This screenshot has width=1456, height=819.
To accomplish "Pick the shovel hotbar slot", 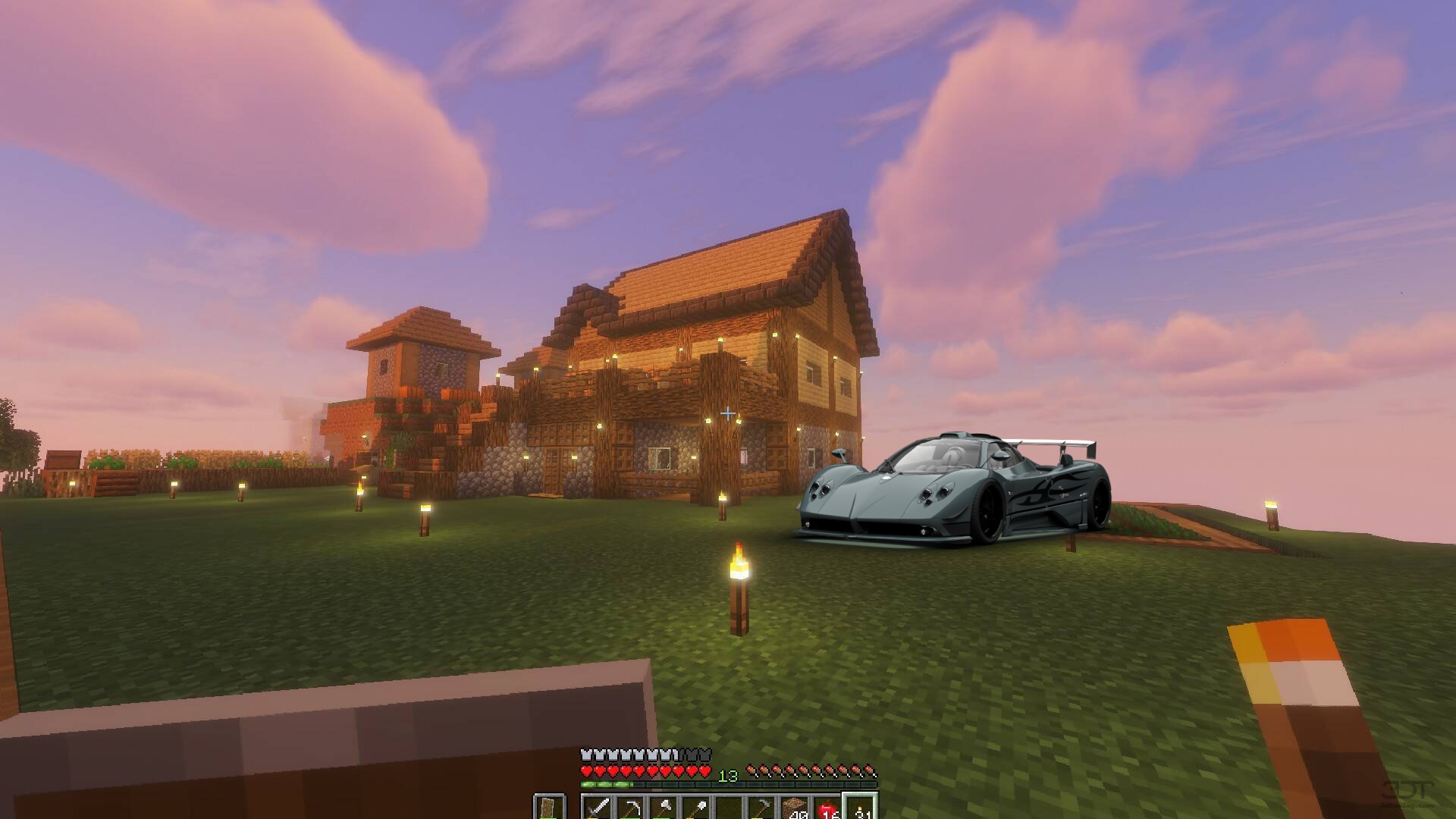I will coord(695,807).
